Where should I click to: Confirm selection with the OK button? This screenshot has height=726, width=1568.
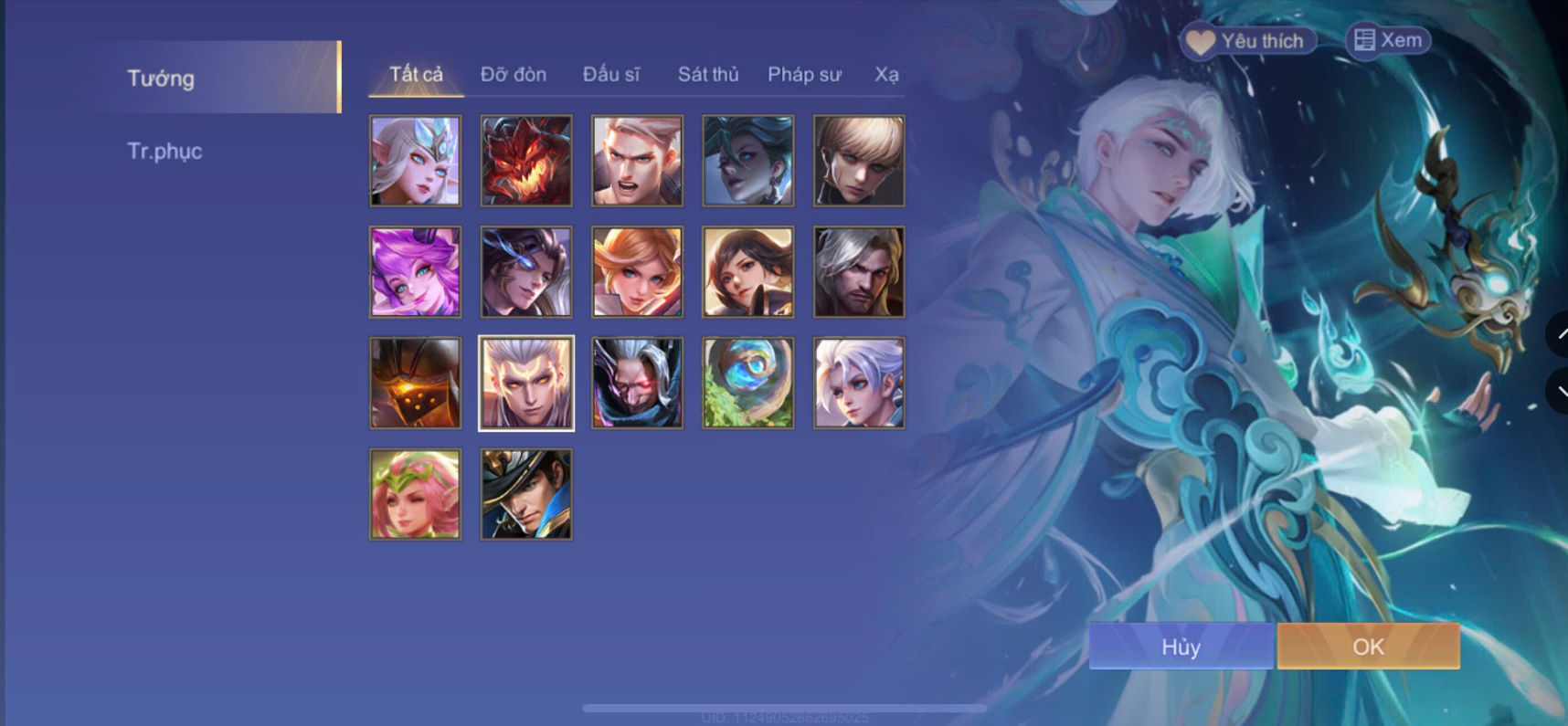[1366, 646]
